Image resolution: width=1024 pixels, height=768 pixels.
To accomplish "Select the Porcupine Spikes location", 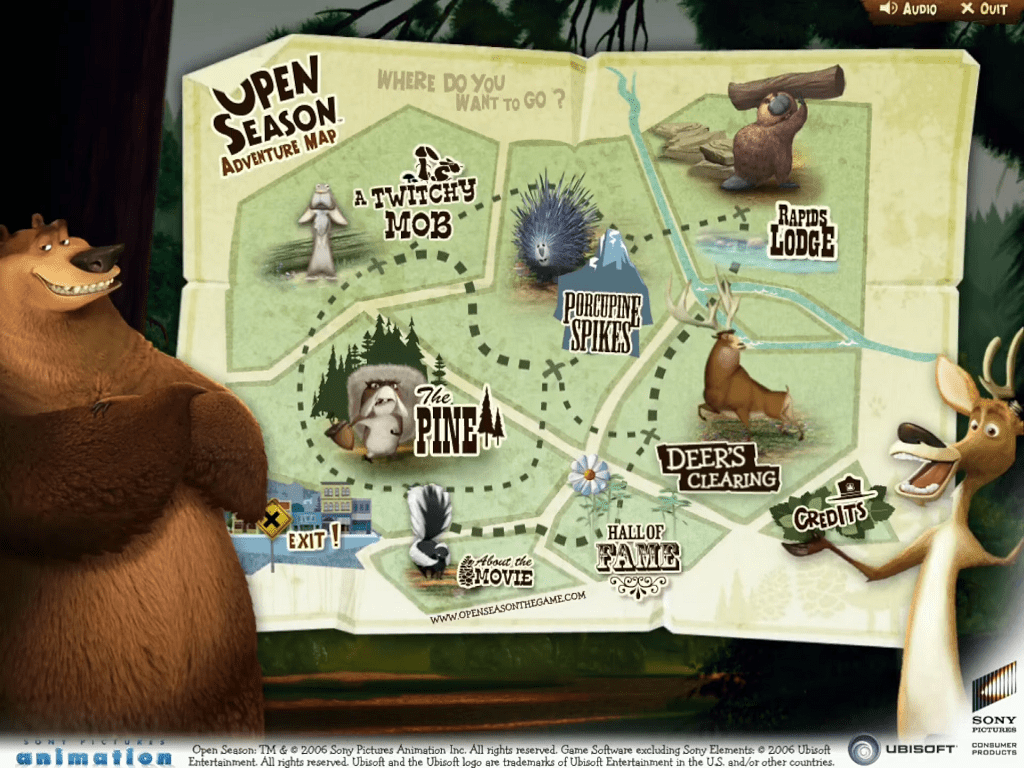I will pos(600,322).
